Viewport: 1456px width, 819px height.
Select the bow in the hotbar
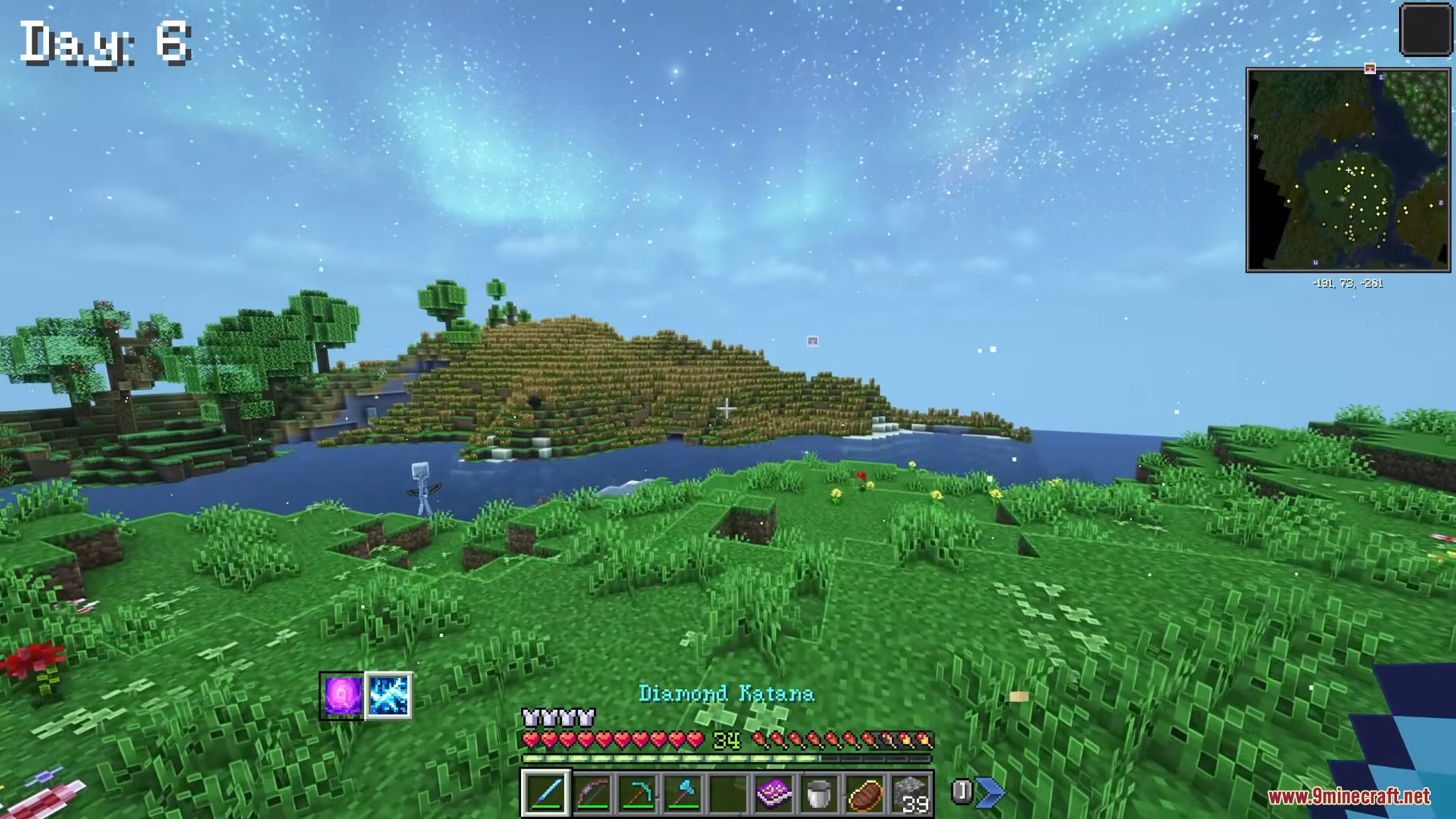pos(593,793)
